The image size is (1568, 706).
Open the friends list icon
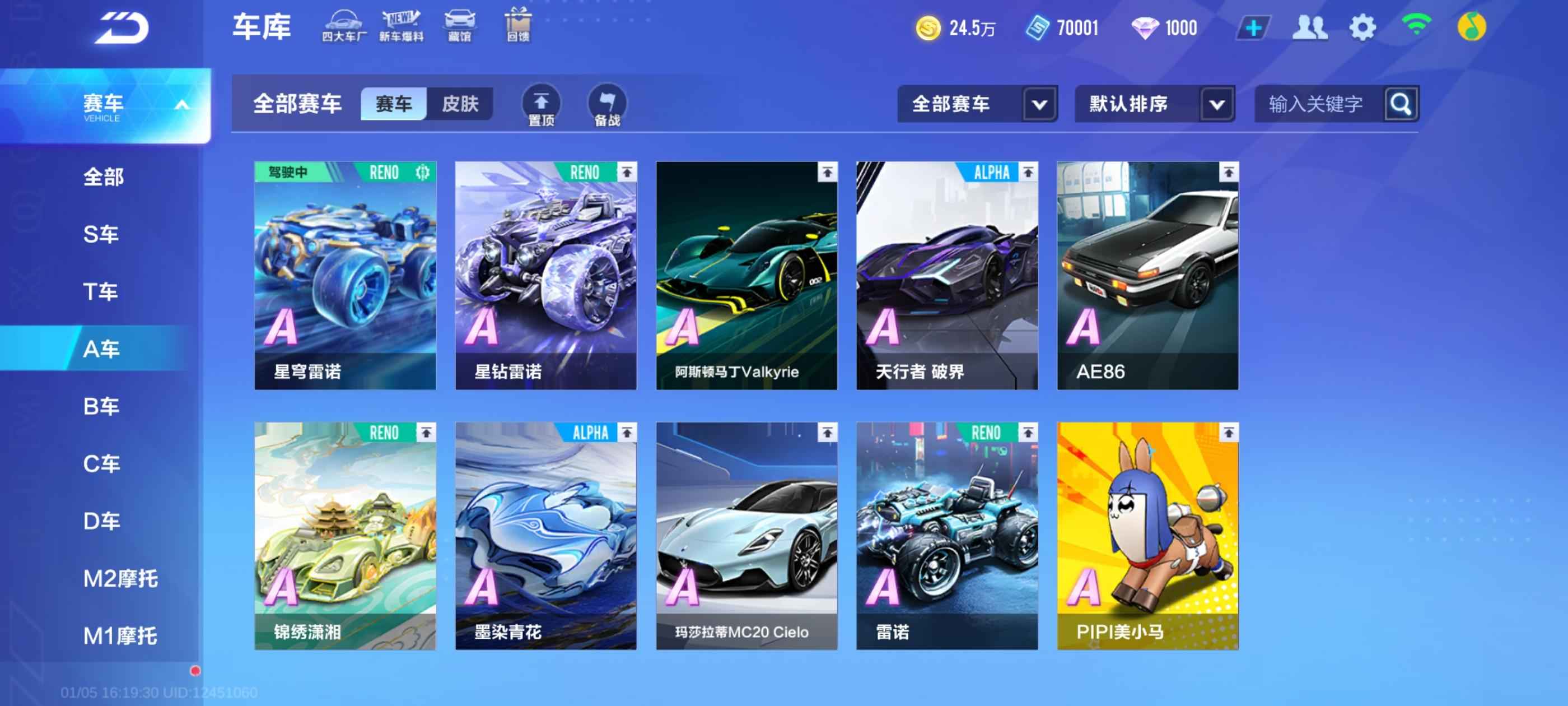[1309, 28]
